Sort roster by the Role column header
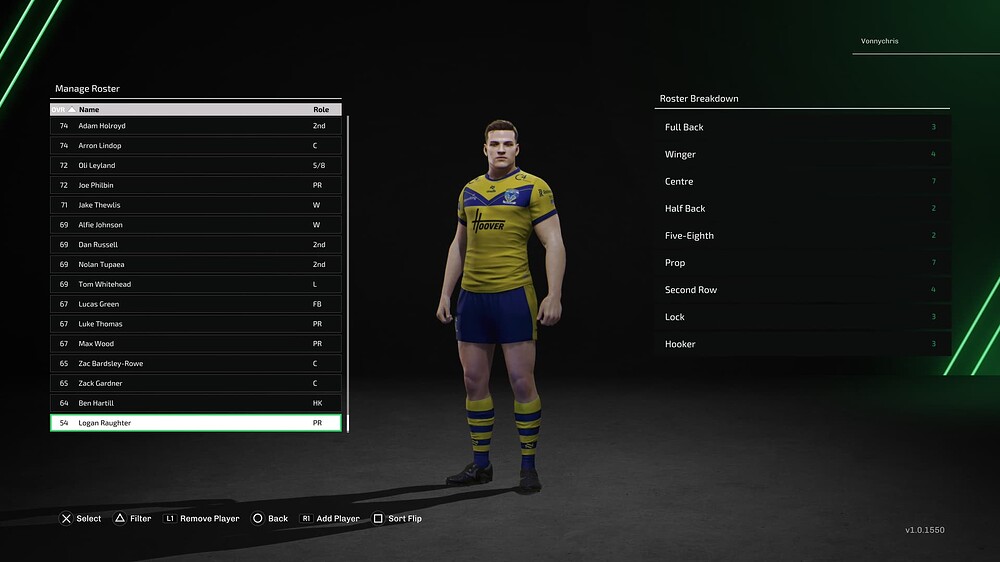 321,109
